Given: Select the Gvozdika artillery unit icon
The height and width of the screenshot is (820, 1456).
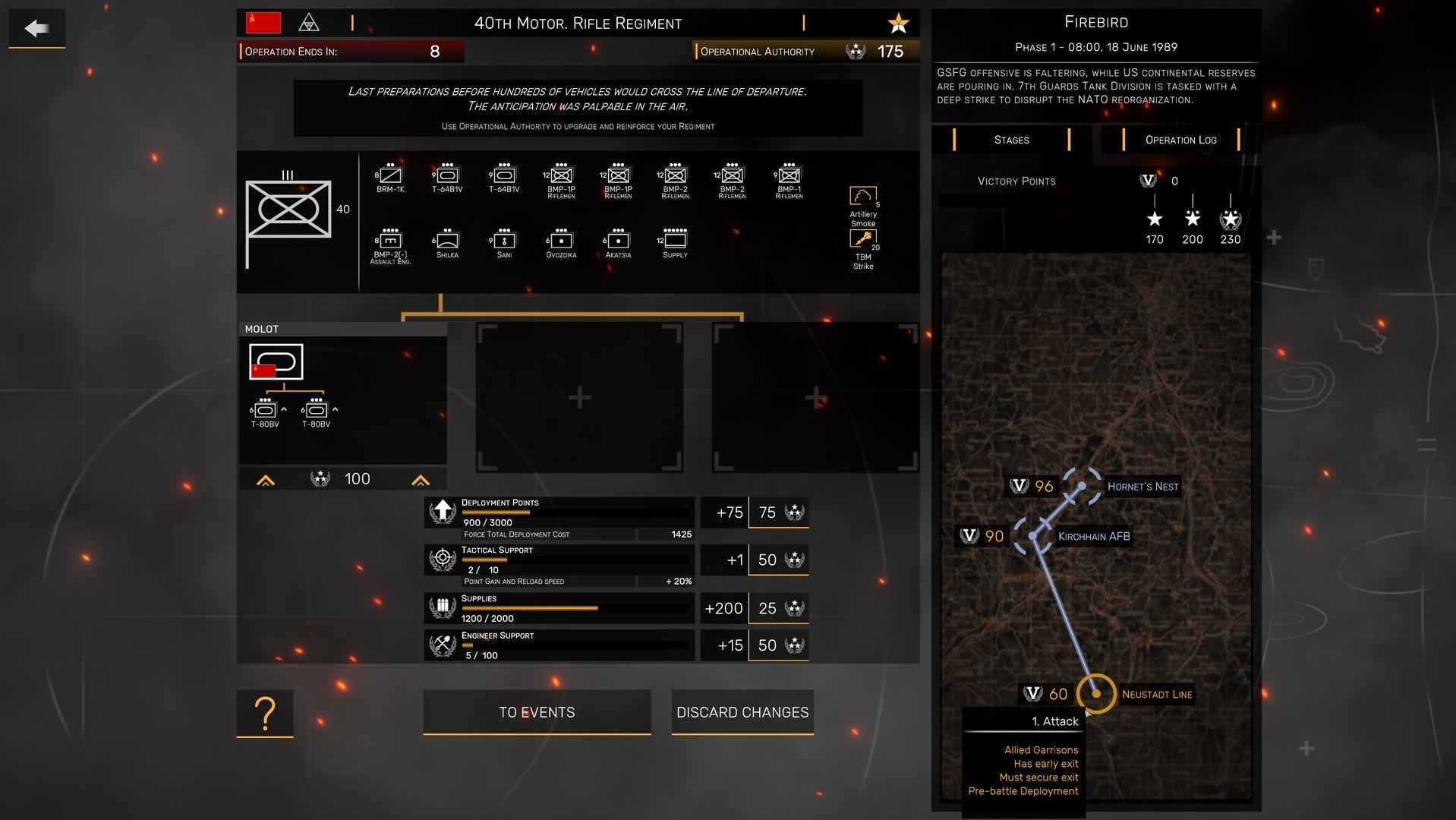Looking at the screenshot, I should coord(560,239).
